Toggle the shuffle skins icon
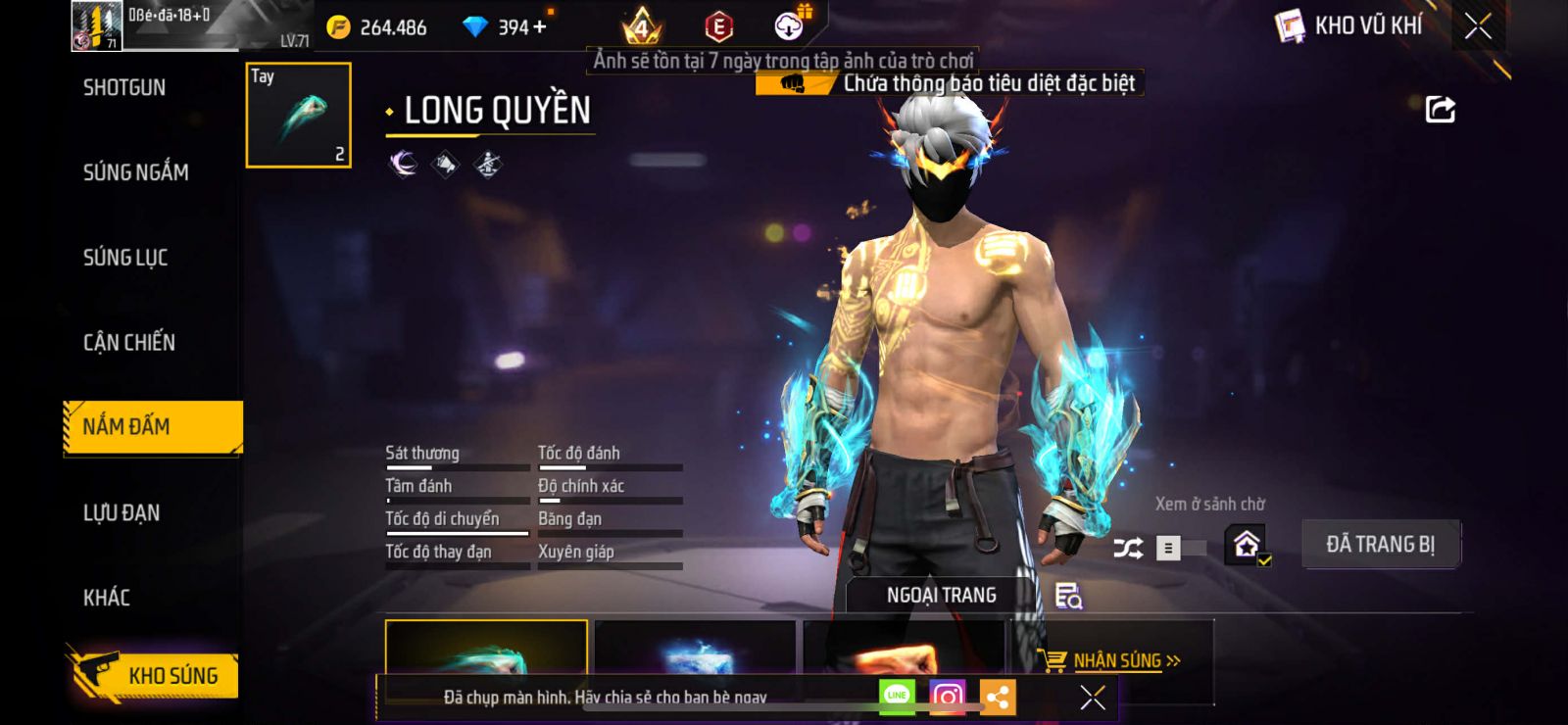The height and width of the screenshot is (725, 1568). [1128, 548]
